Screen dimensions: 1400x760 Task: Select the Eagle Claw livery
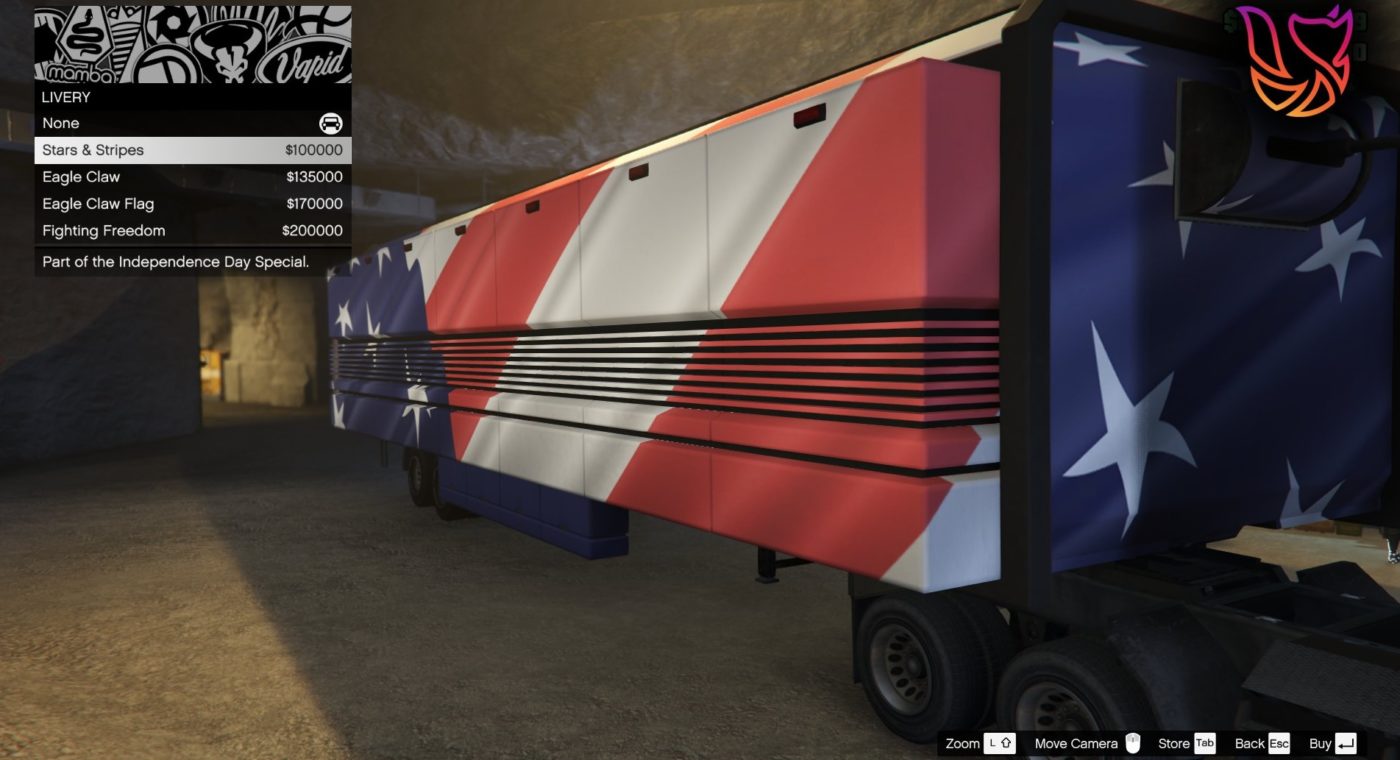tap(192, 177)
